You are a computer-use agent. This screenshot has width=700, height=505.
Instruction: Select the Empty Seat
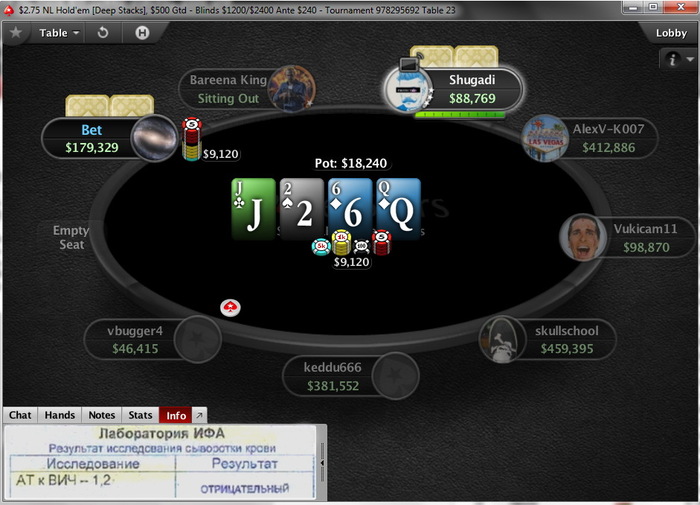[71, 237]
